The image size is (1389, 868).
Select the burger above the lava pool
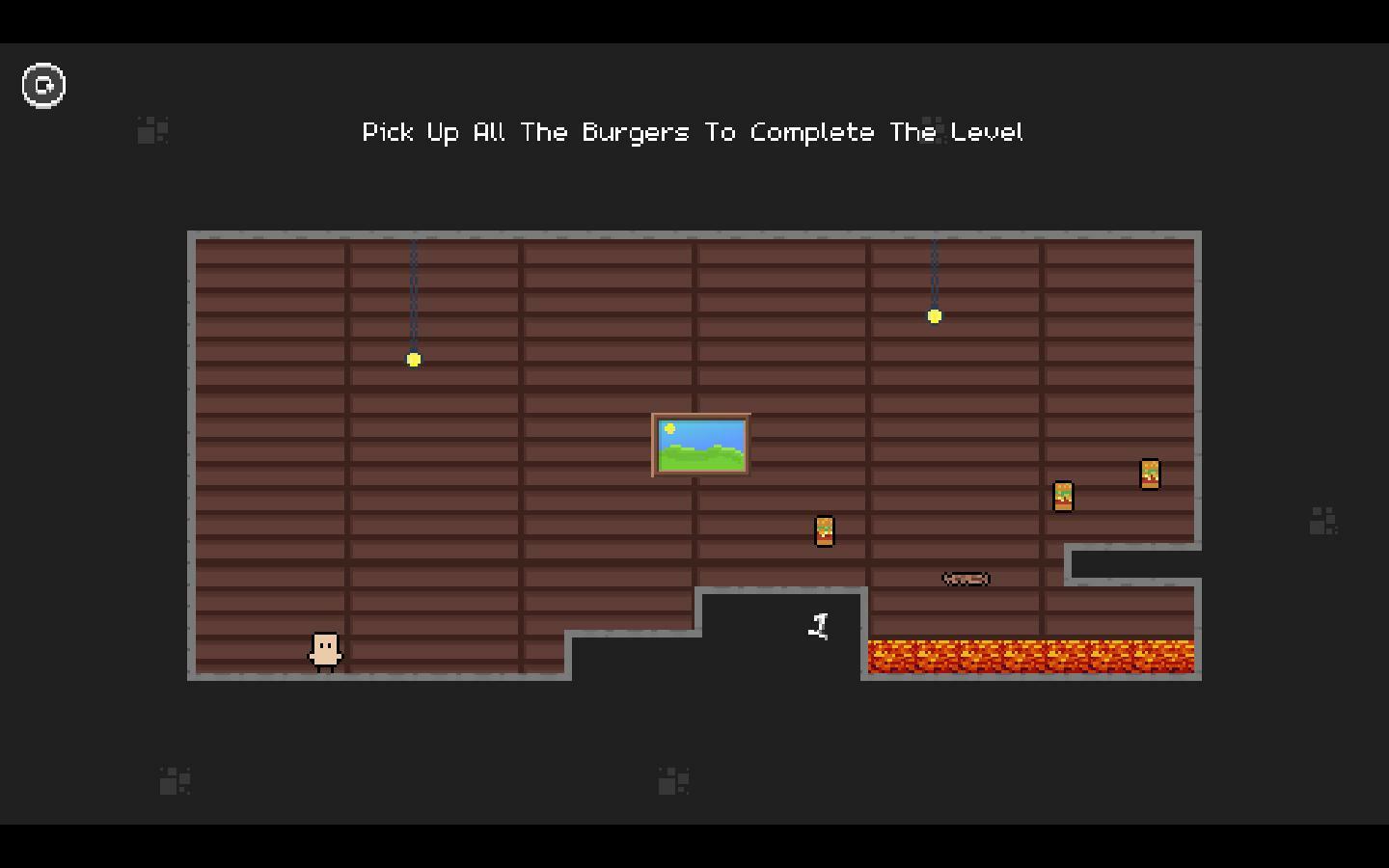1064,496
